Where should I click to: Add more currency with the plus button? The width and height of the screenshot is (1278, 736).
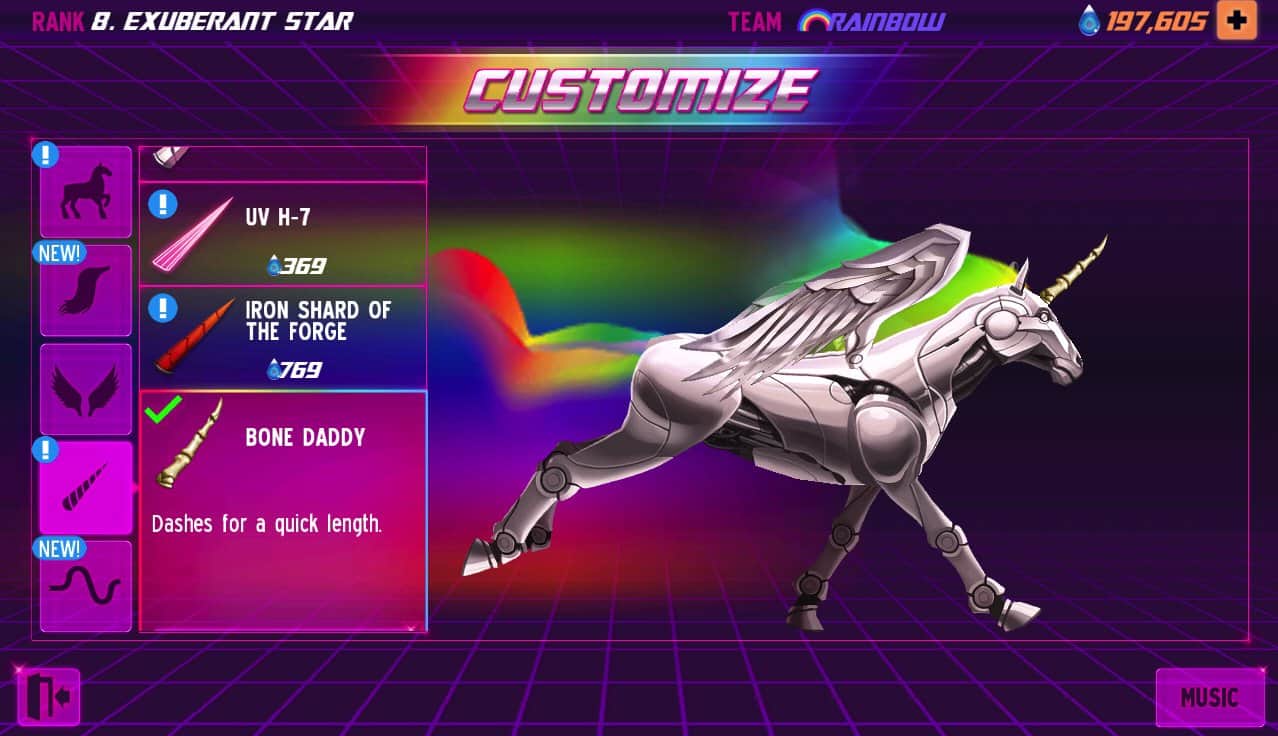1236,21
